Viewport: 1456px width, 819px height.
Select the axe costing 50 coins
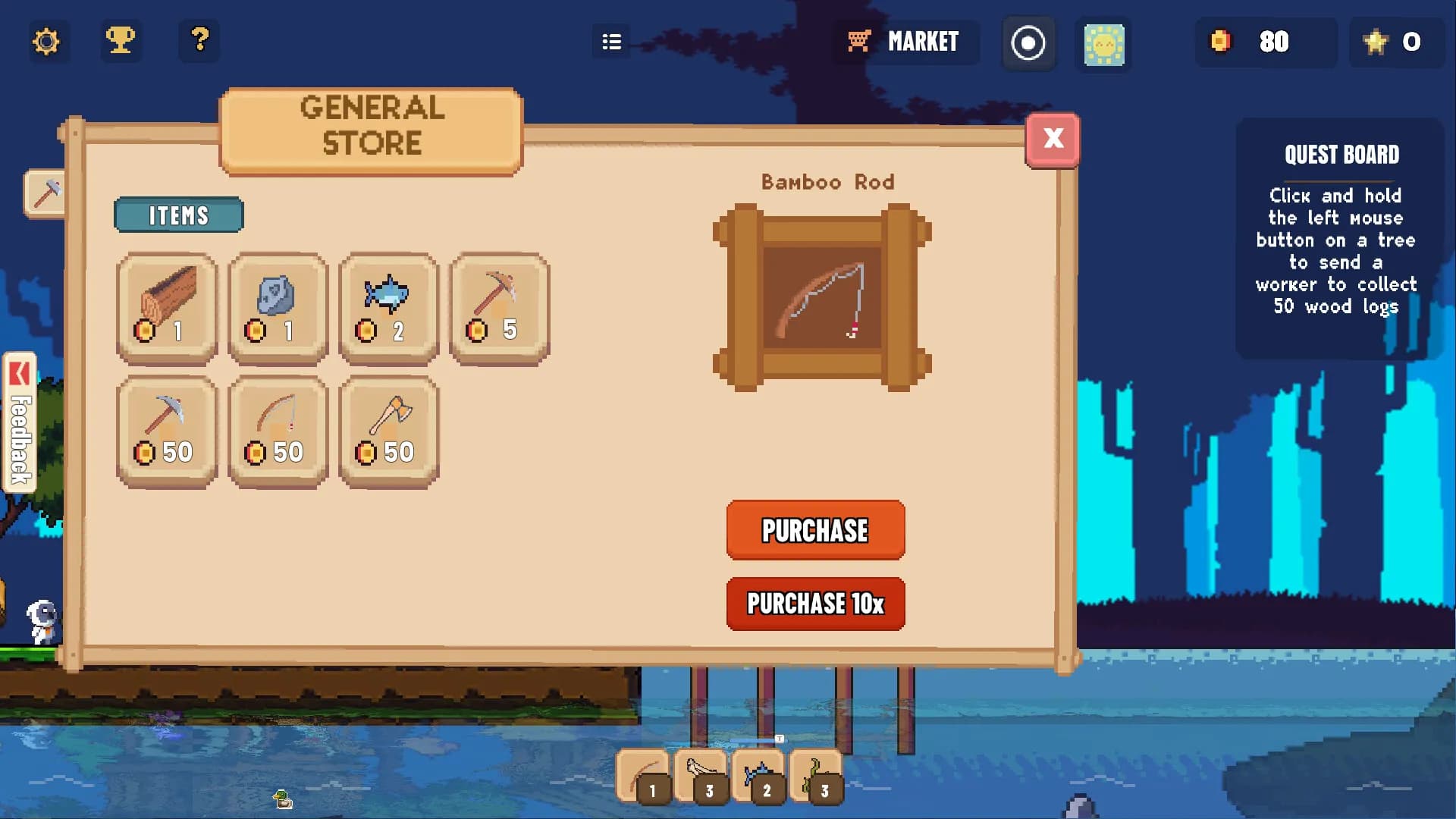(x=388, y=431)
